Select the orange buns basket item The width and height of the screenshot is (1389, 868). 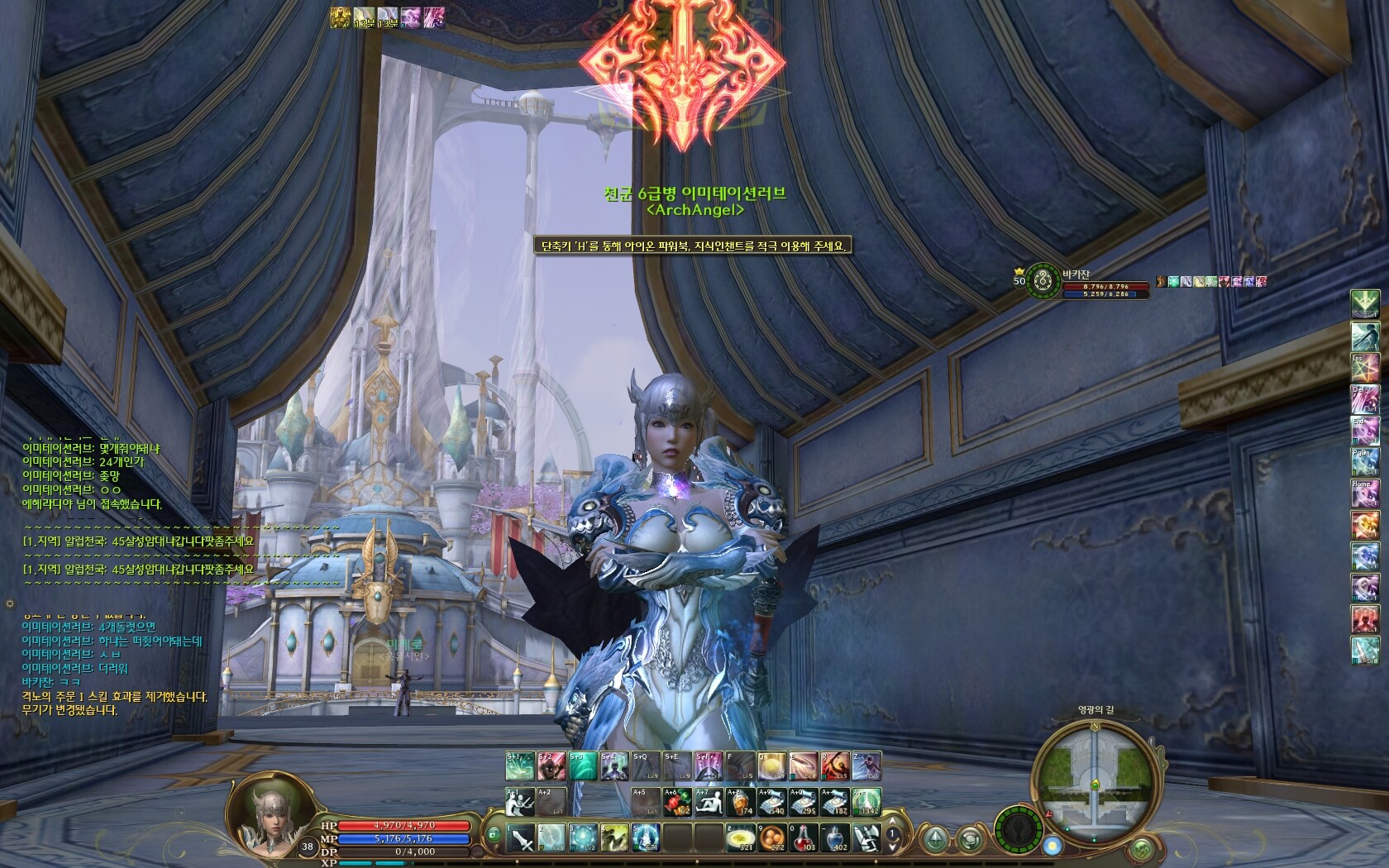point(772,838)
